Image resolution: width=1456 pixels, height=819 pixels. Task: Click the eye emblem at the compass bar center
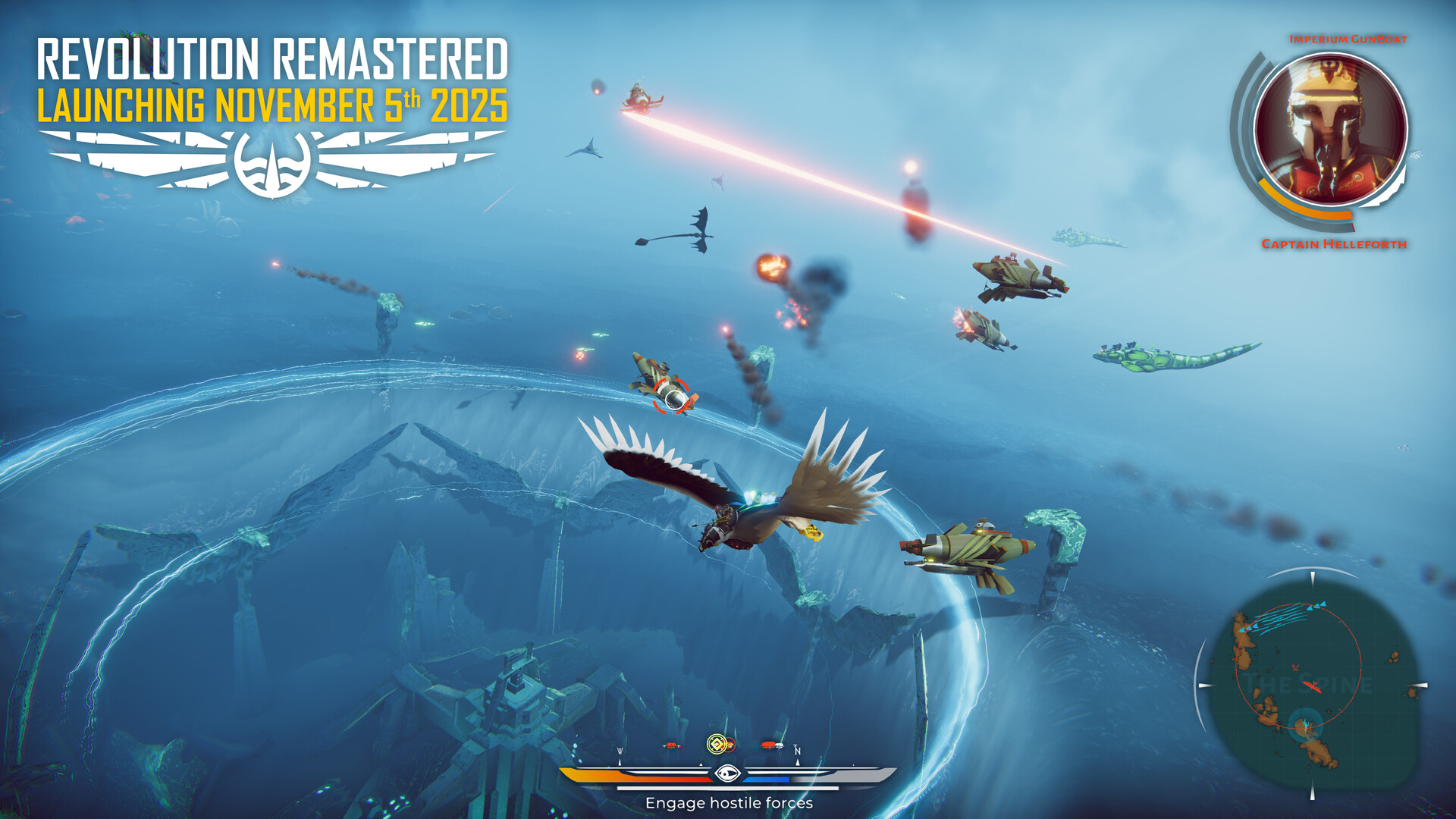(727, 773)
